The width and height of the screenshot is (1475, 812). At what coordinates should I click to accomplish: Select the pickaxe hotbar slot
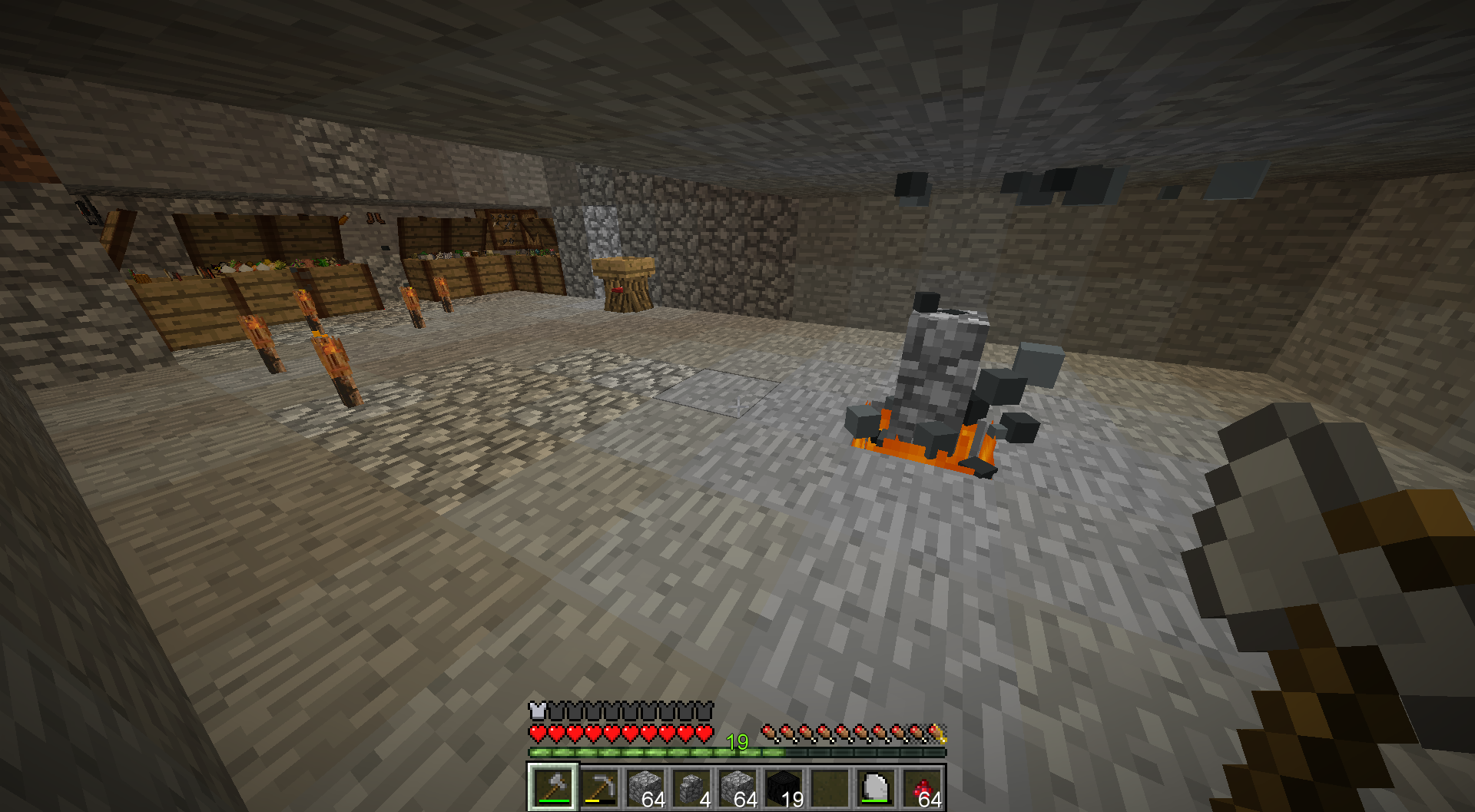point(599,787)
